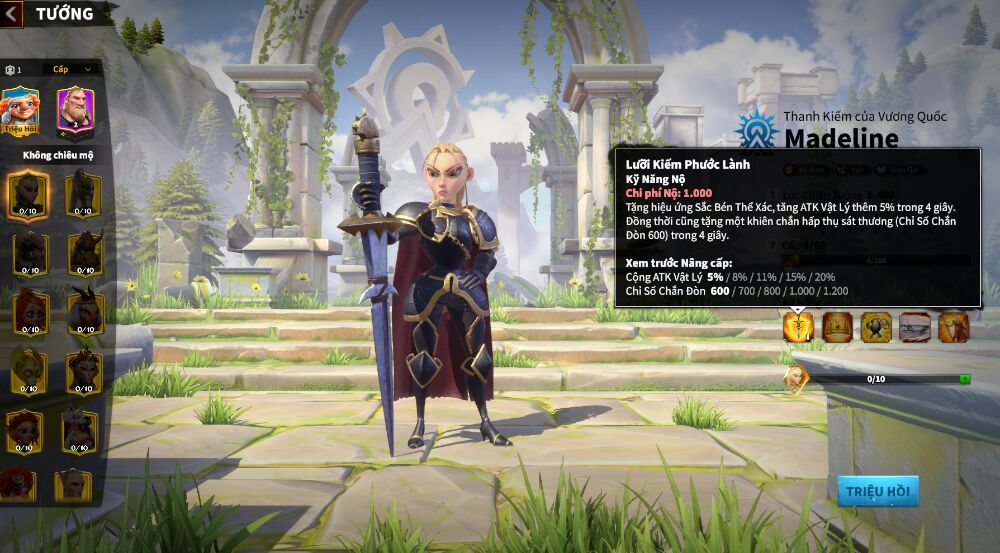1000x553 pixels.
Task: Select the Lưỡi Kiếm Phước Lành sword skill icon
Action: click(x=798, y=326)
